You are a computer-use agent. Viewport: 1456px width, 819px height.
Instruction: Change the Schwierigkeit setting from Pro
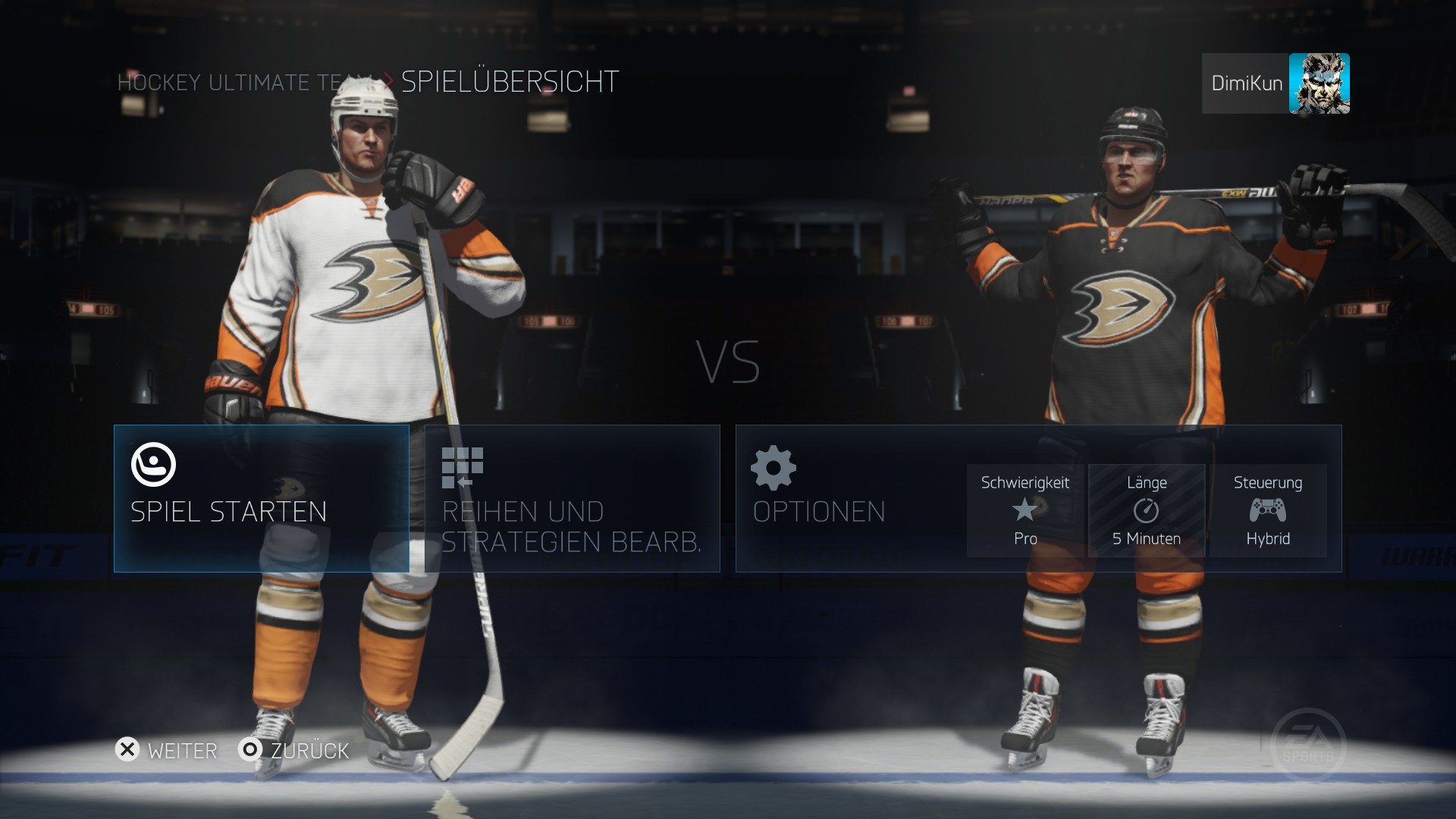pos(1025,510)
